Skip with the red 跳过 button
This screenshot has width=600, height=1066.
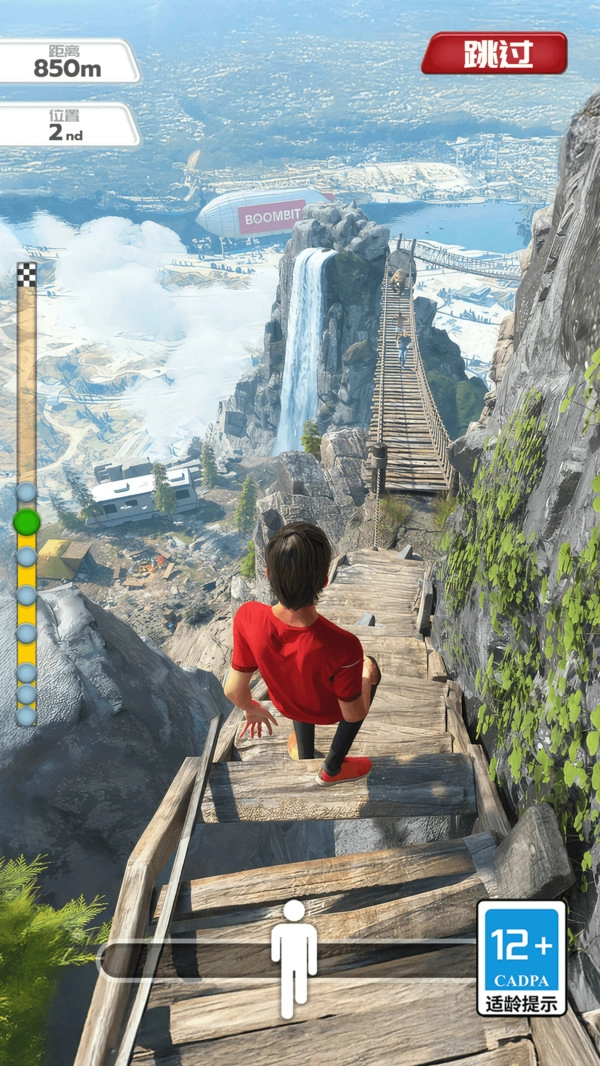tap(494, 53)
